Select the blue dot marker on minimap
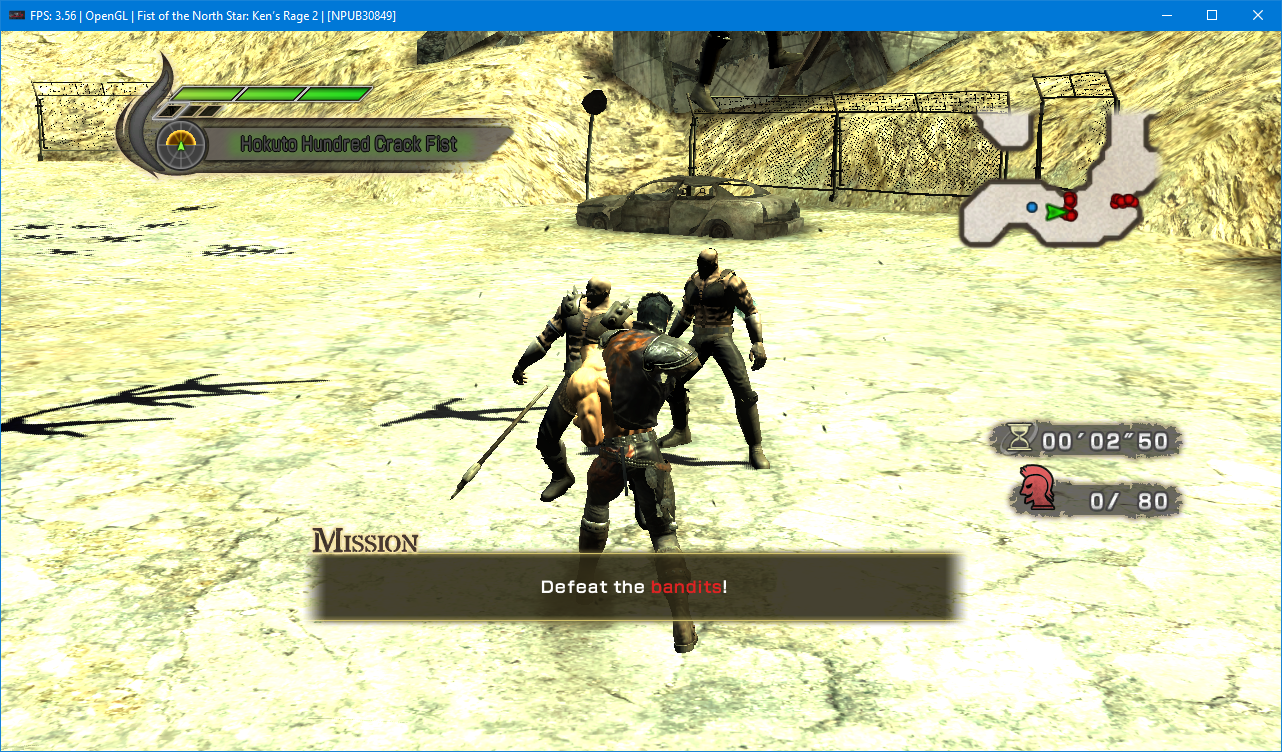Viewport: 1282px width, 752px height. coord(1031,207)
